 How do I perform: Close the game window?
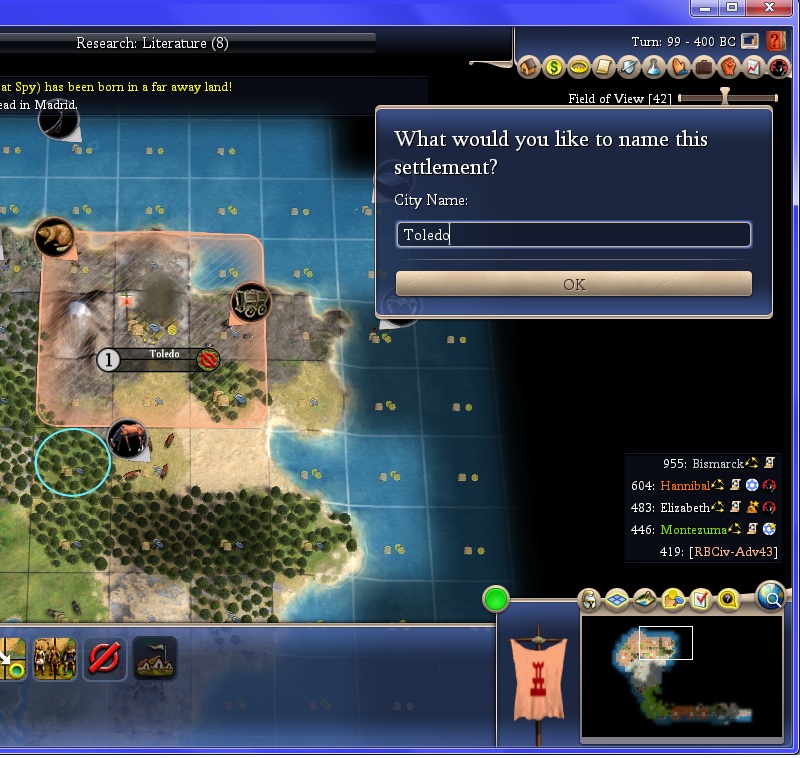coord(768,7)
